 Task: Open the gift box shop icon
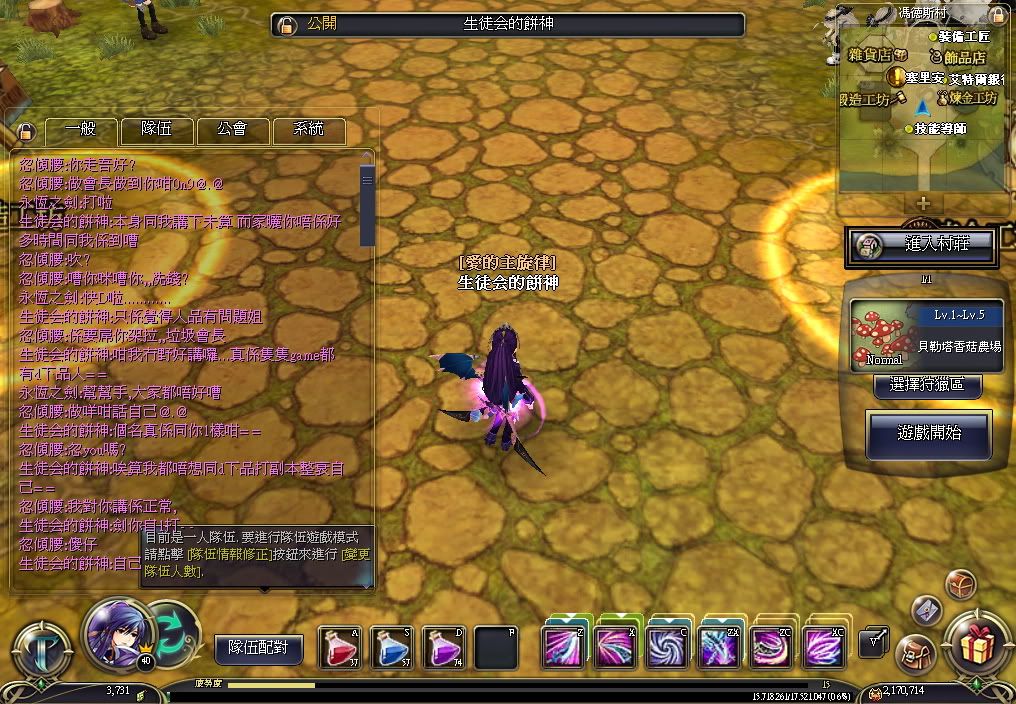975,645
